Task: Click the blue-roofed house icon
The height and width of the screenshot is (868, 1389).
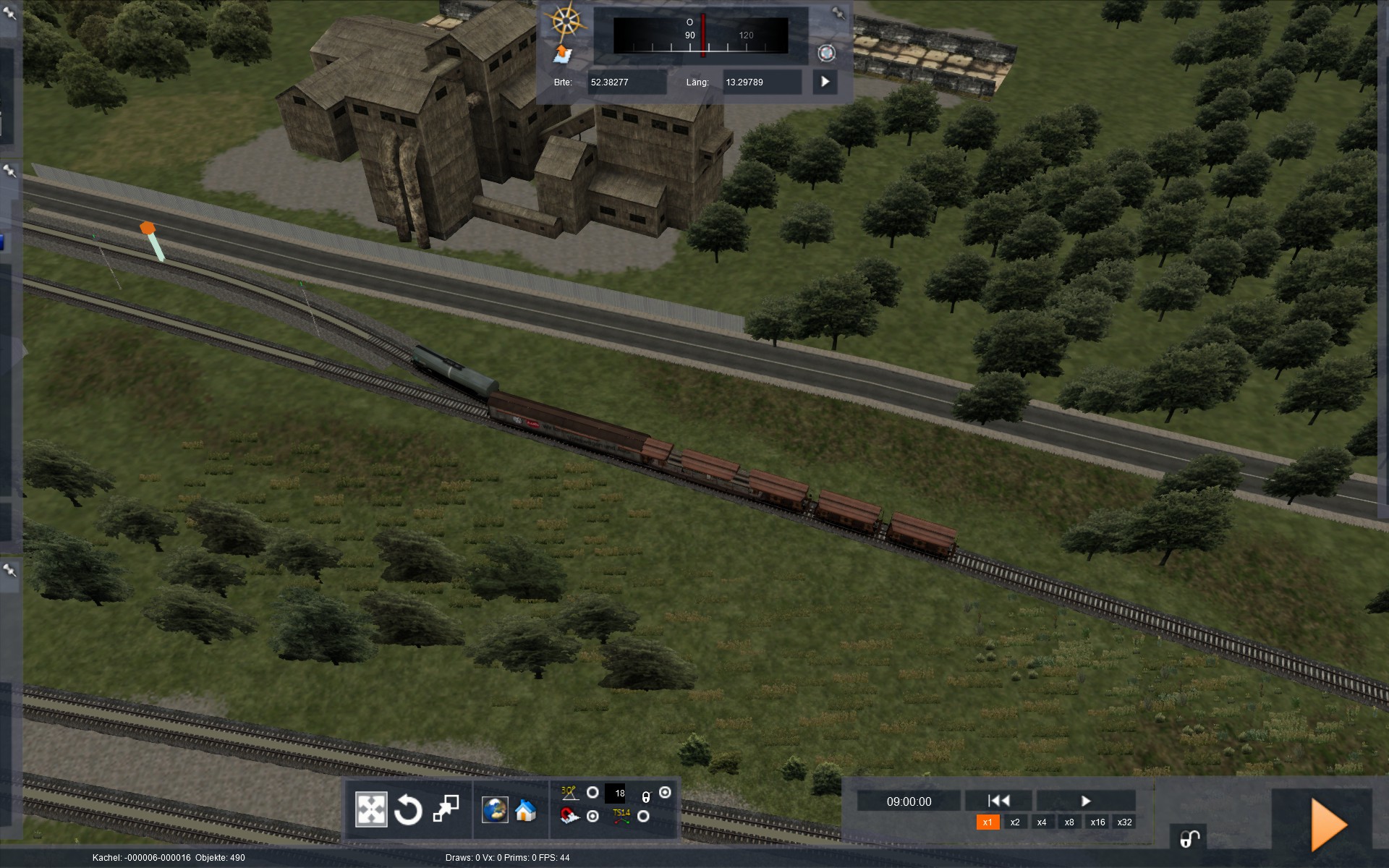Action: (x=526, y=811)
